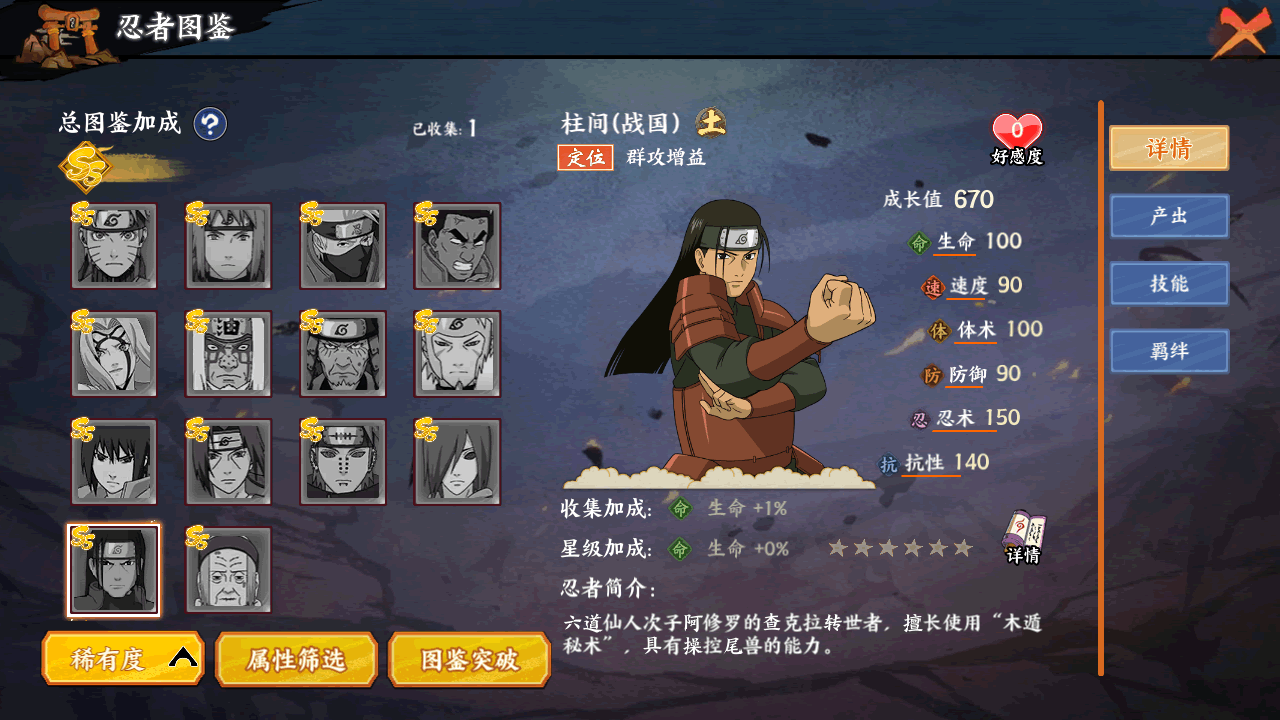Open the 详情 details tab
This screenshot has width=1280, height=720.
(1168, 149)
